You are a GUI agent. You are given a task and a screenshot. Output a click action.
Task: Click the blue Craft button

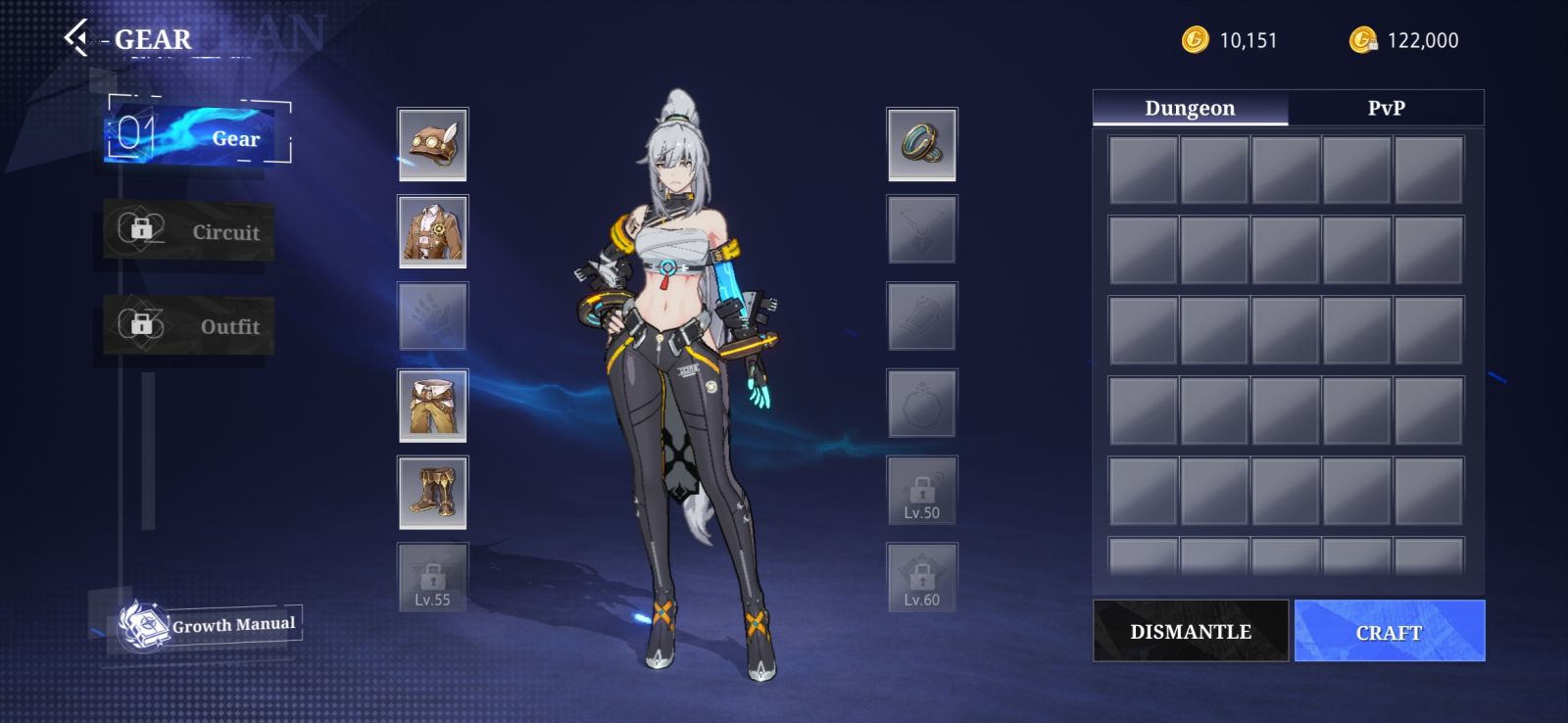1389,631
